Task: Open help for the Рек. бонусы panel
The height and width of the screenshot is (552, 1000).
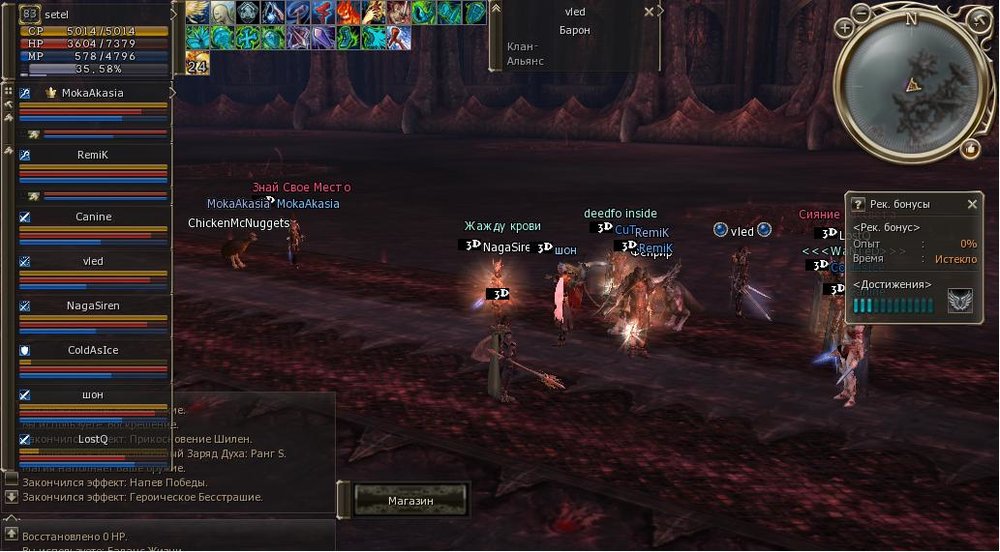Action: tap(857, 204)
